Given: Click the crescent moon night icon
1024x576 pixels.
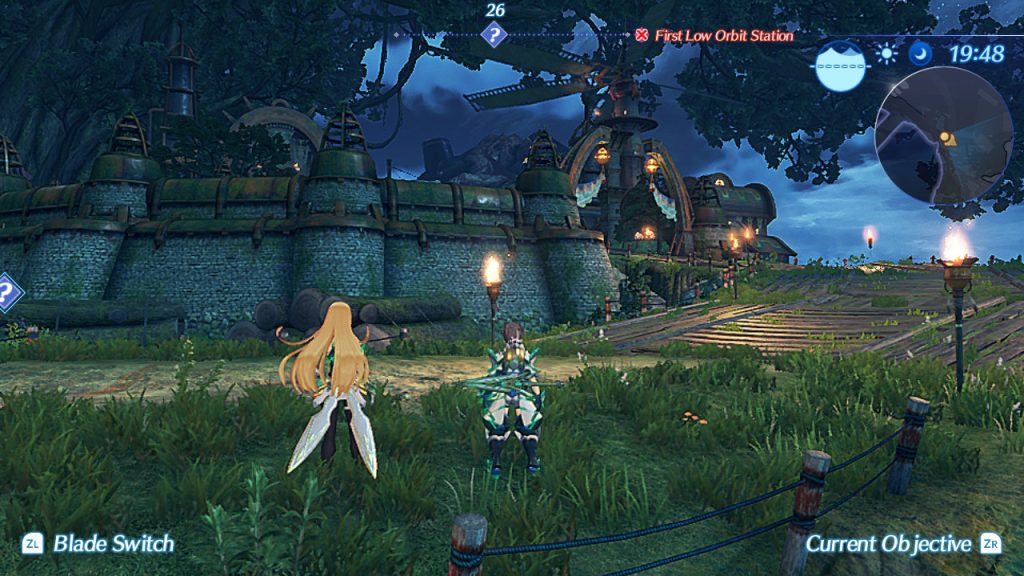Looking at the screenshot, I should pyautogui.click(x=921, y=53).
